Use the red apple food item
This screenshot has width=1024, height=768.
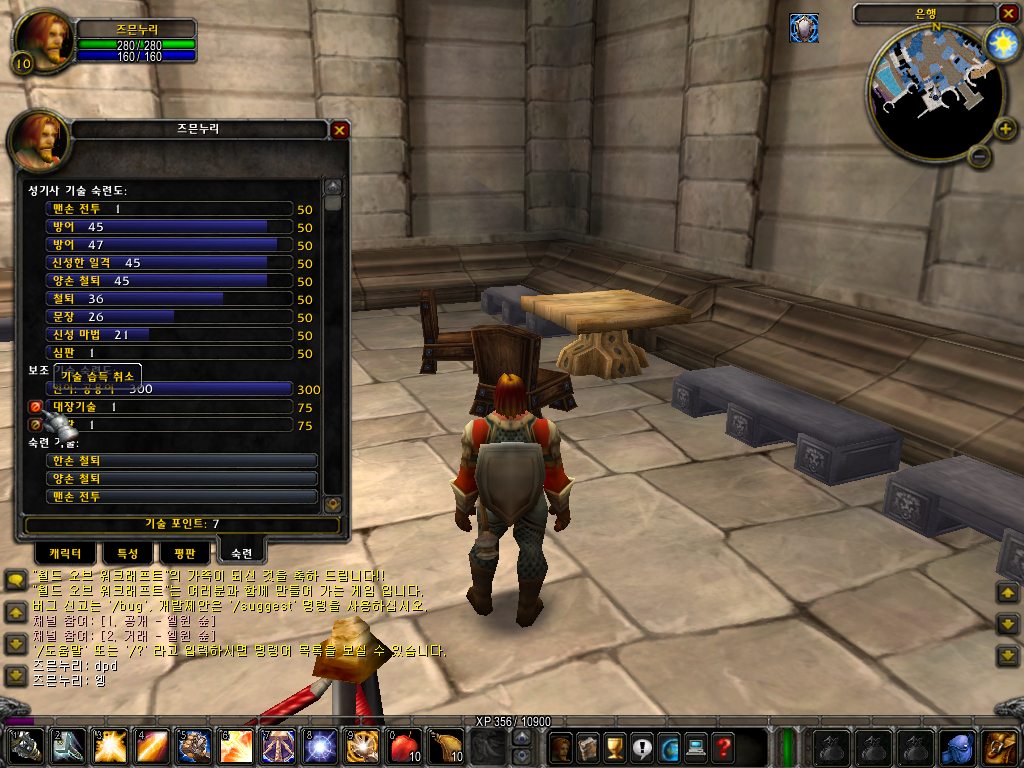(403, 746)
